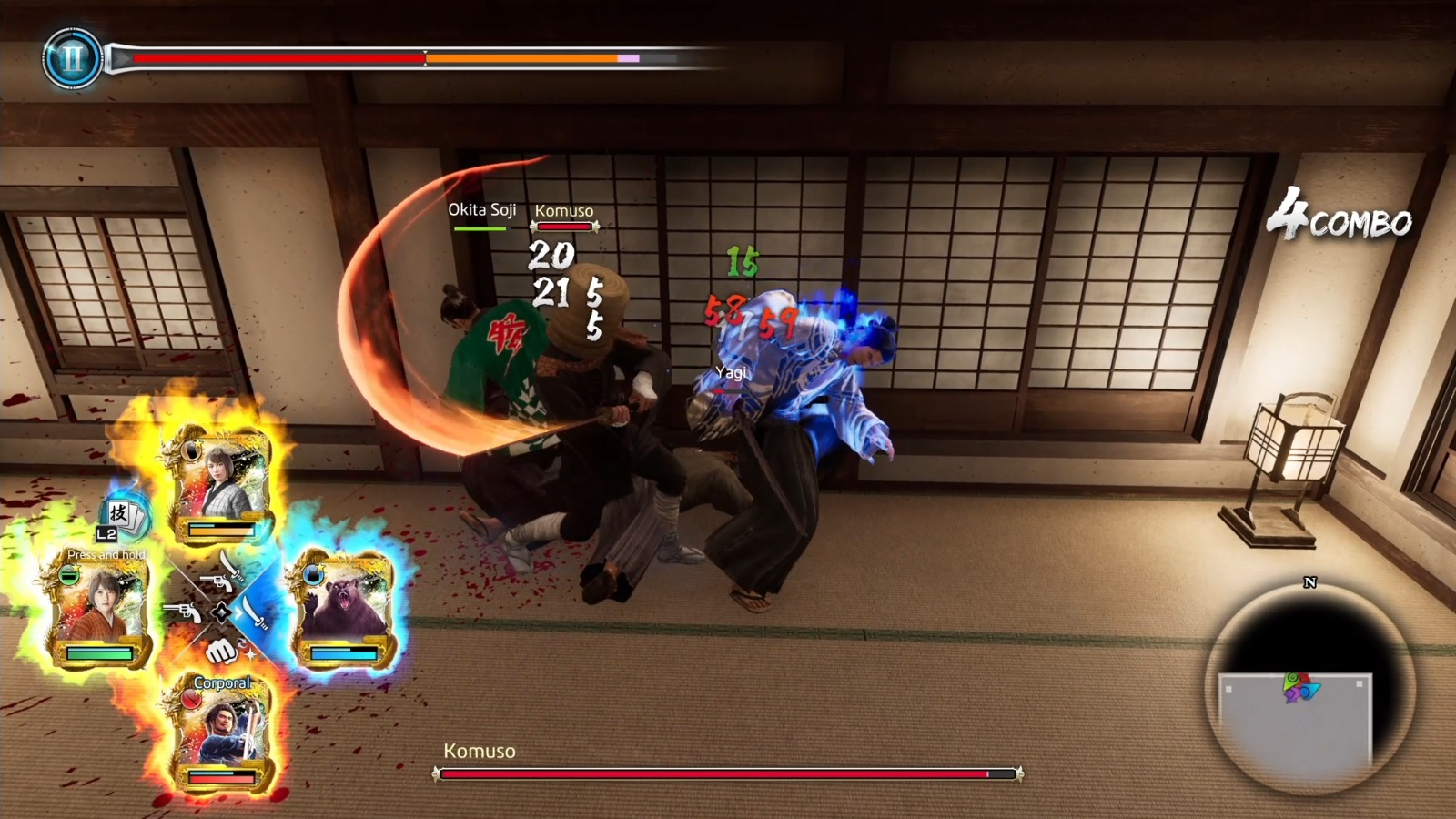Activate the Corporal trooper card
This screenshot has height=819, width=1456.
pyautogui.click(x=223, y=733)
